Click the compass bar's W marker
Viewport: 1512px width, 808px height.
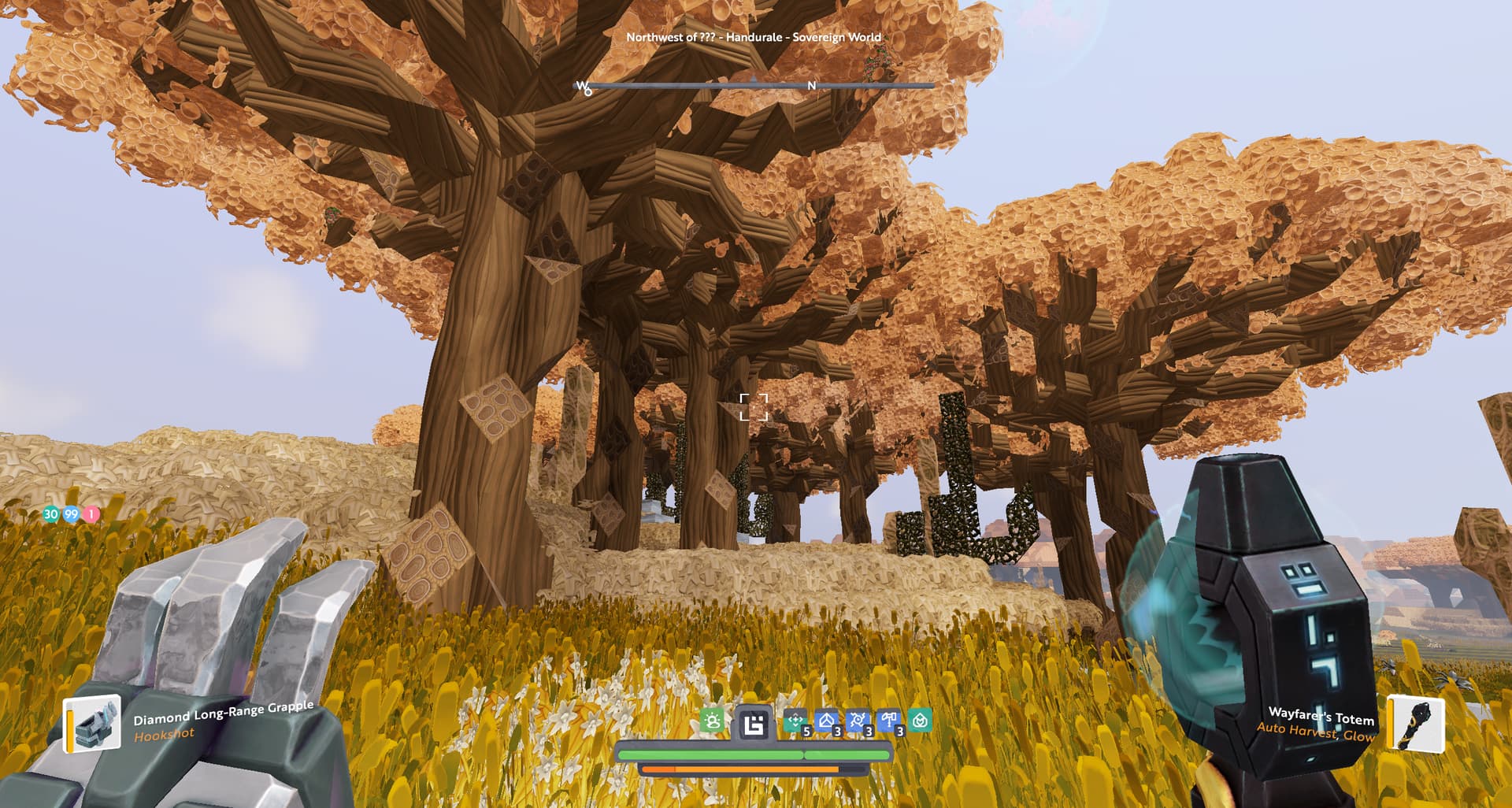coord(582,87)
